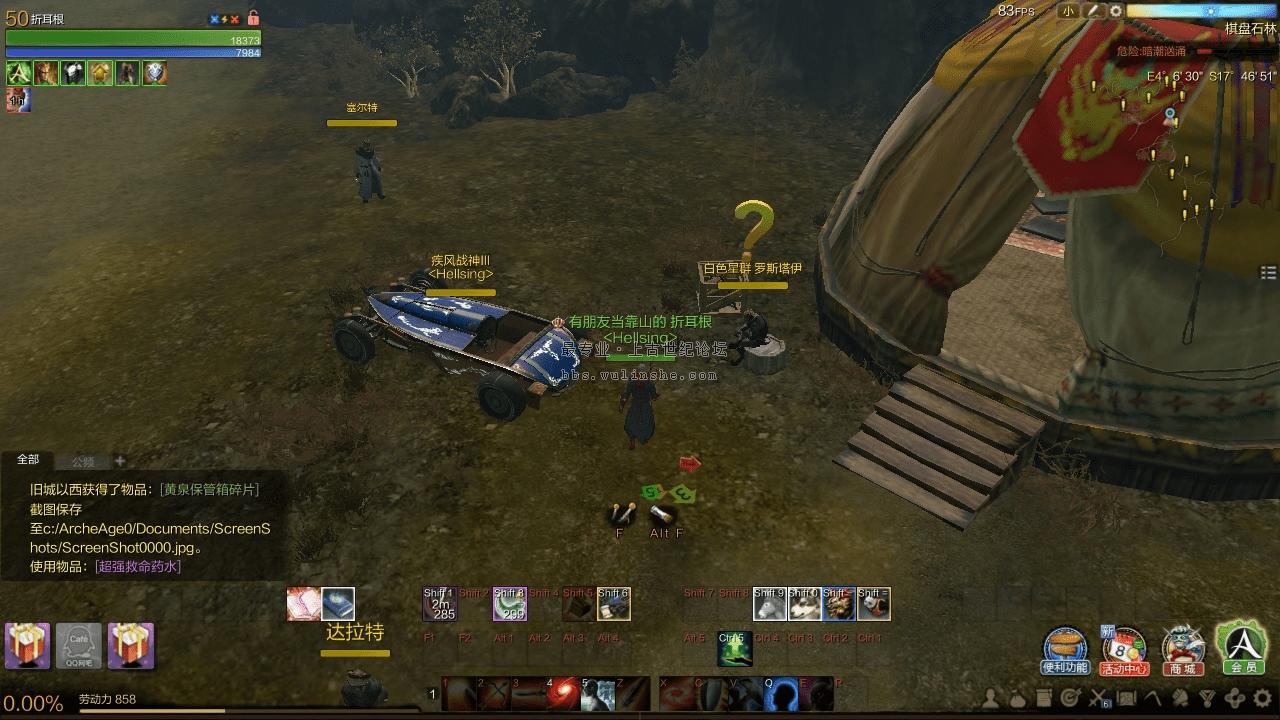Image resolution: width=1280 pixels, height=720 pixels.
Task: Use the horse mount in Shift 9 slot
Action: 769,604
